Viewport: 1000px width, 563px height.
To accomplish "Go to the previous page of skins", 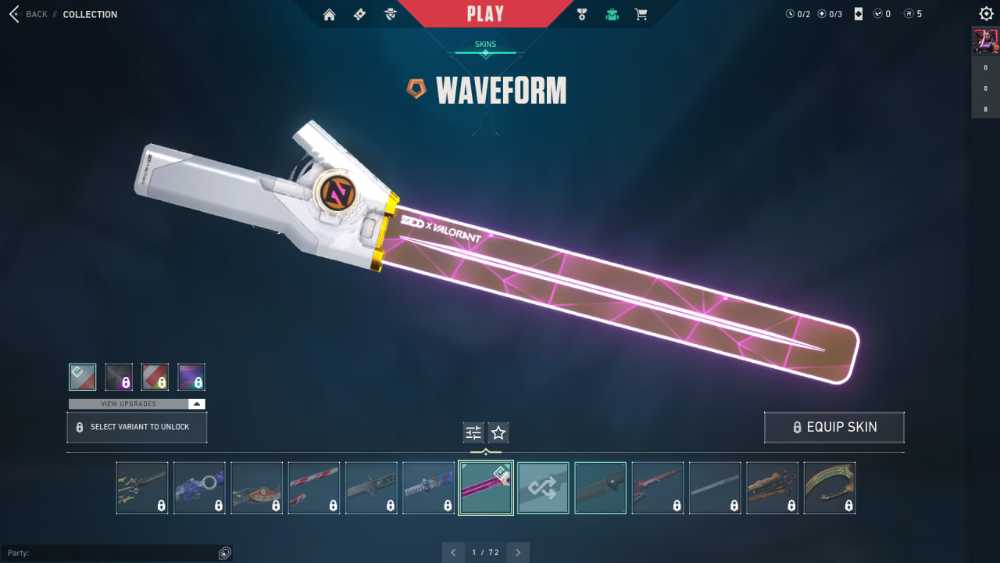I will (453, 552).
